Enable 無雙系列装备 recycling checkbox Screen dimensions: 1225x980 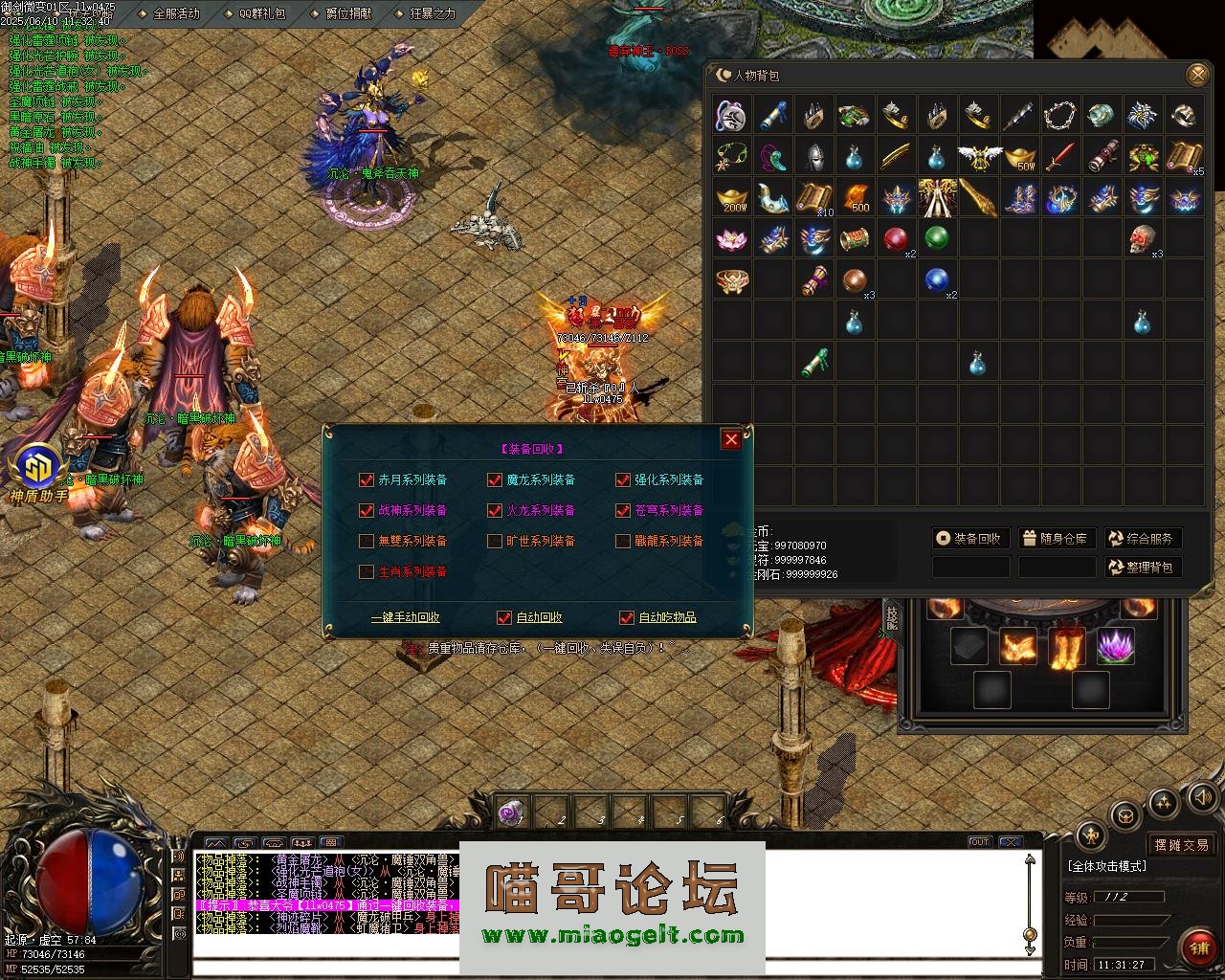pos(366,541)
